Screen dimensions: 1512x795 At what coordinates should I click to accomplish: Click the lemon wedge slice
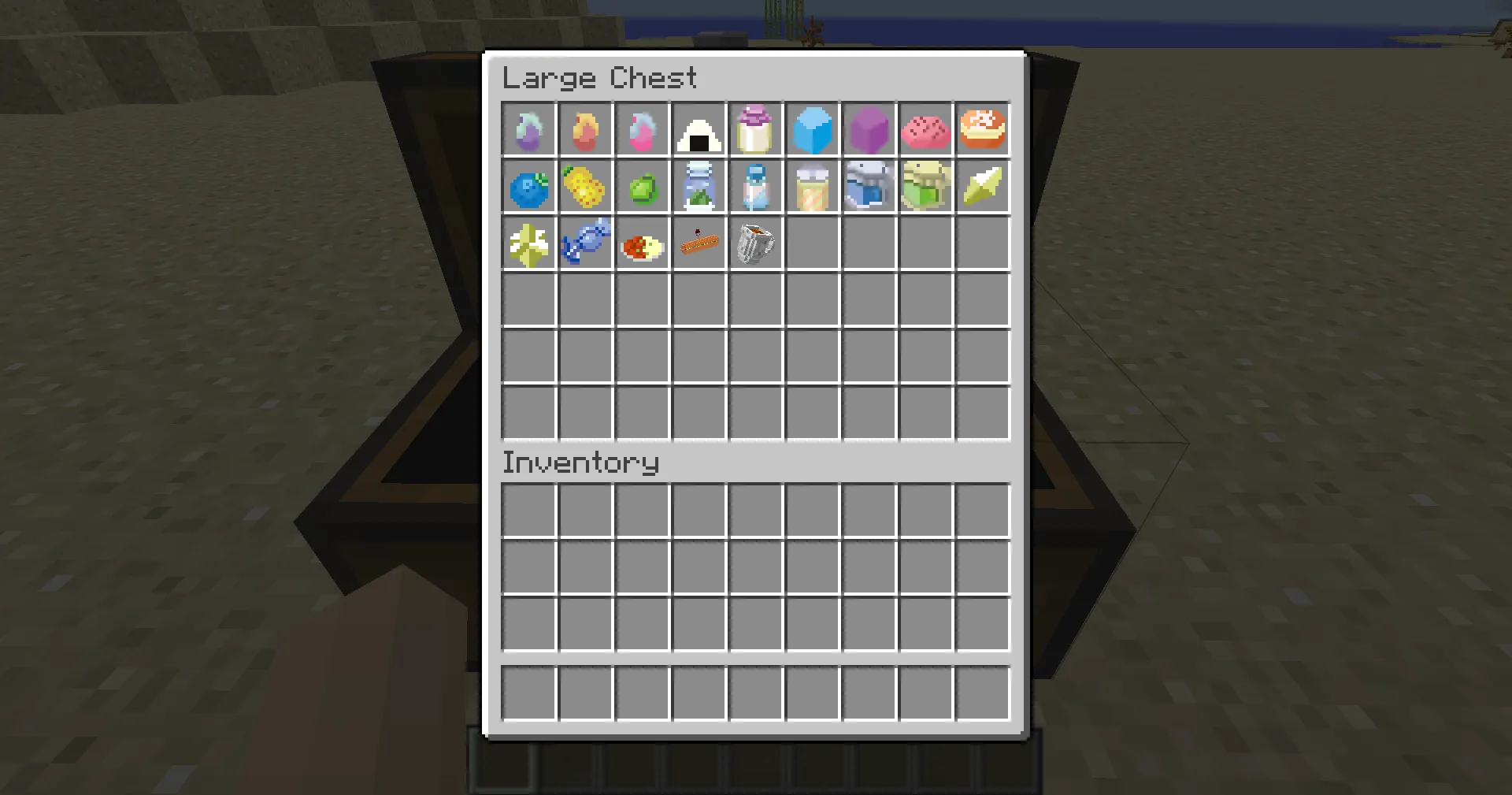[x=982, y=186]
